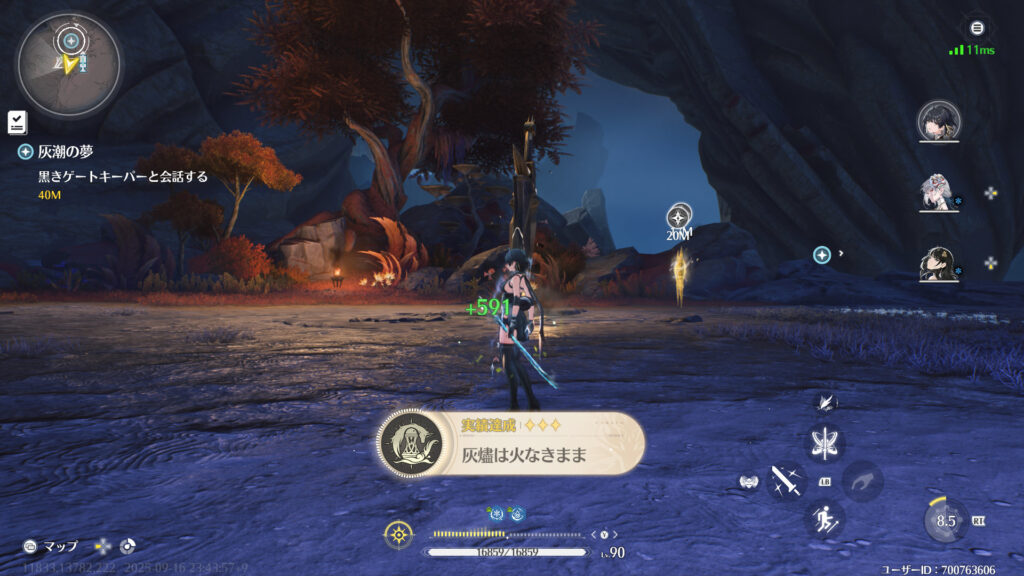Screen dimensions: 1024x576
Task: Open the マップ map button
Action: [x=51, y=547]
